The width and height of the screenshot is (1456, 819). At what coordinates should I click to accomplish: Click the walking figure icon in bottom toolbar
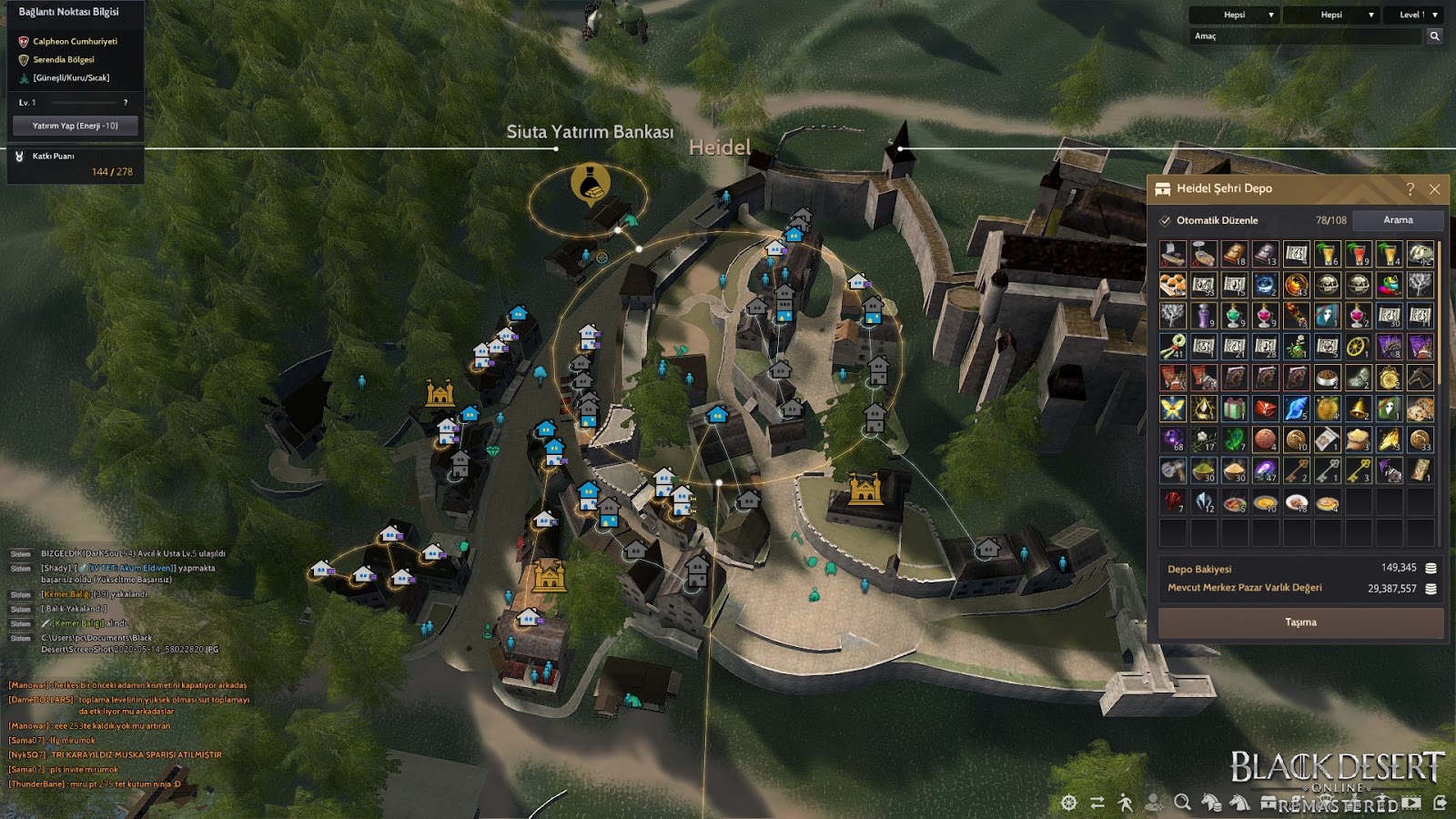(1126, 803)
